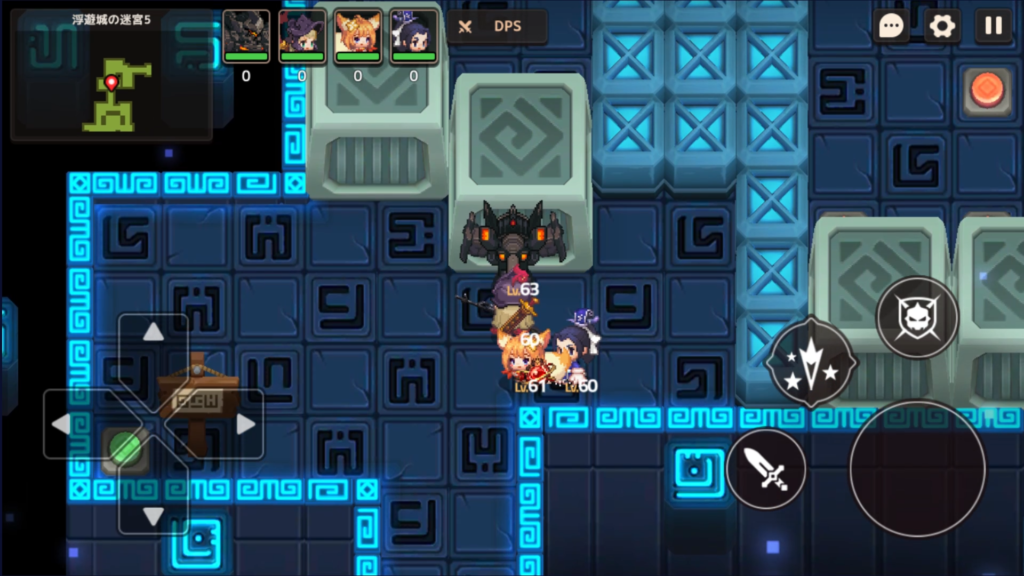
Task: Select the blonde fox-eared hero portrait
Action: [358, 36]
